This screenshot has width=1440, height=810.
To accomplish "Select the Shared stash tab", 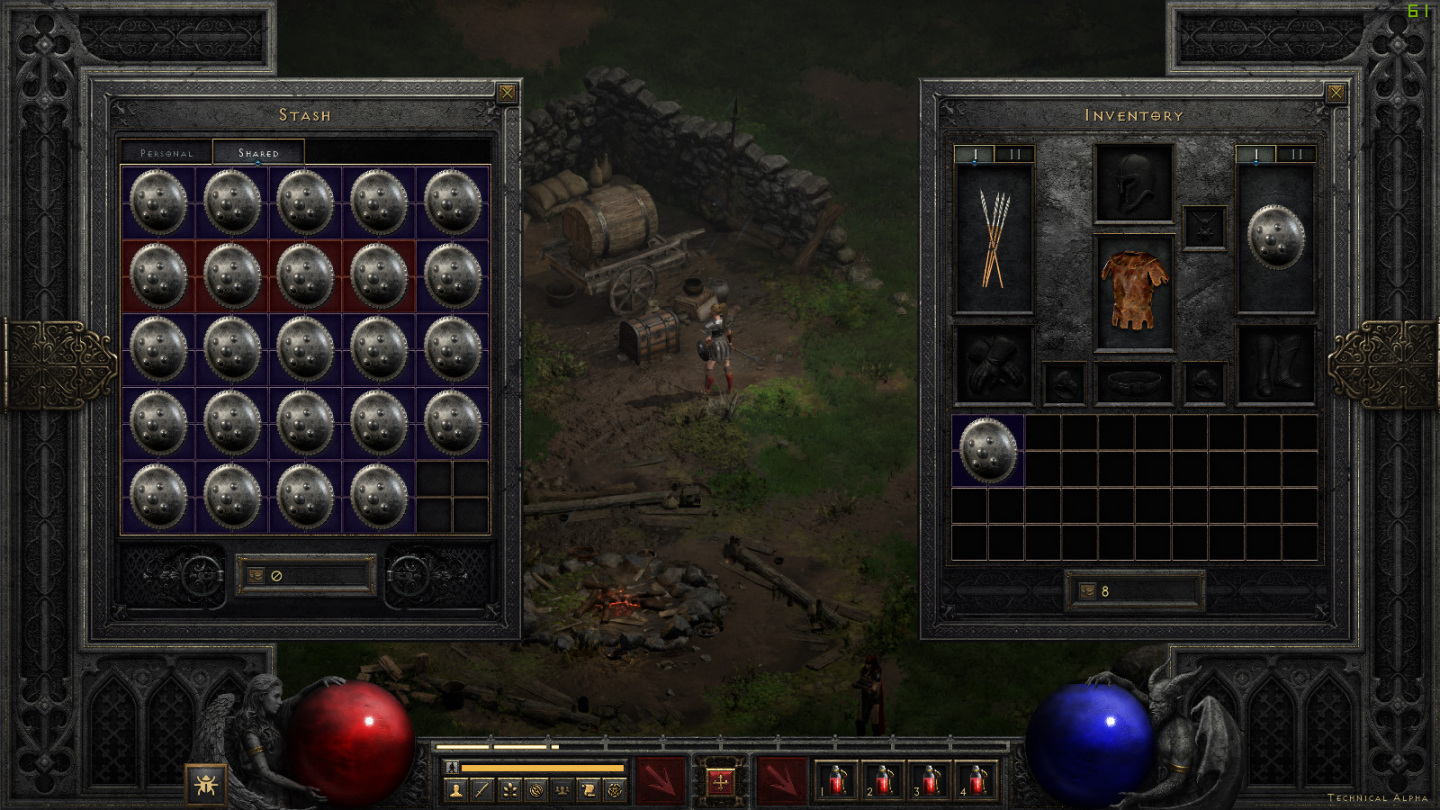I will click(x=258, y=153).
